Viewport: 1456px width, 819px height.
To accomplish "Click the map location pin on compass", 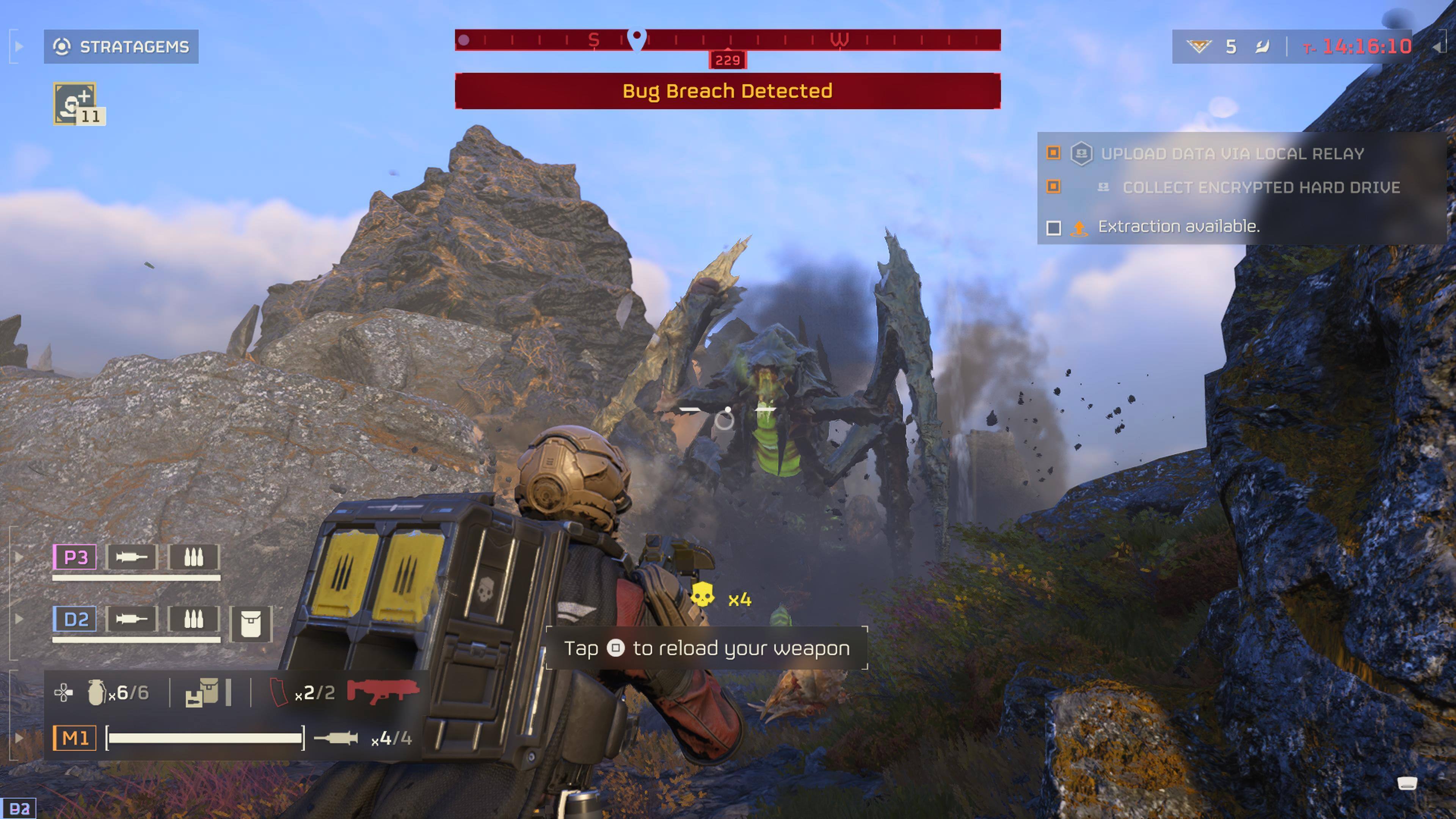I will point(637,38).
